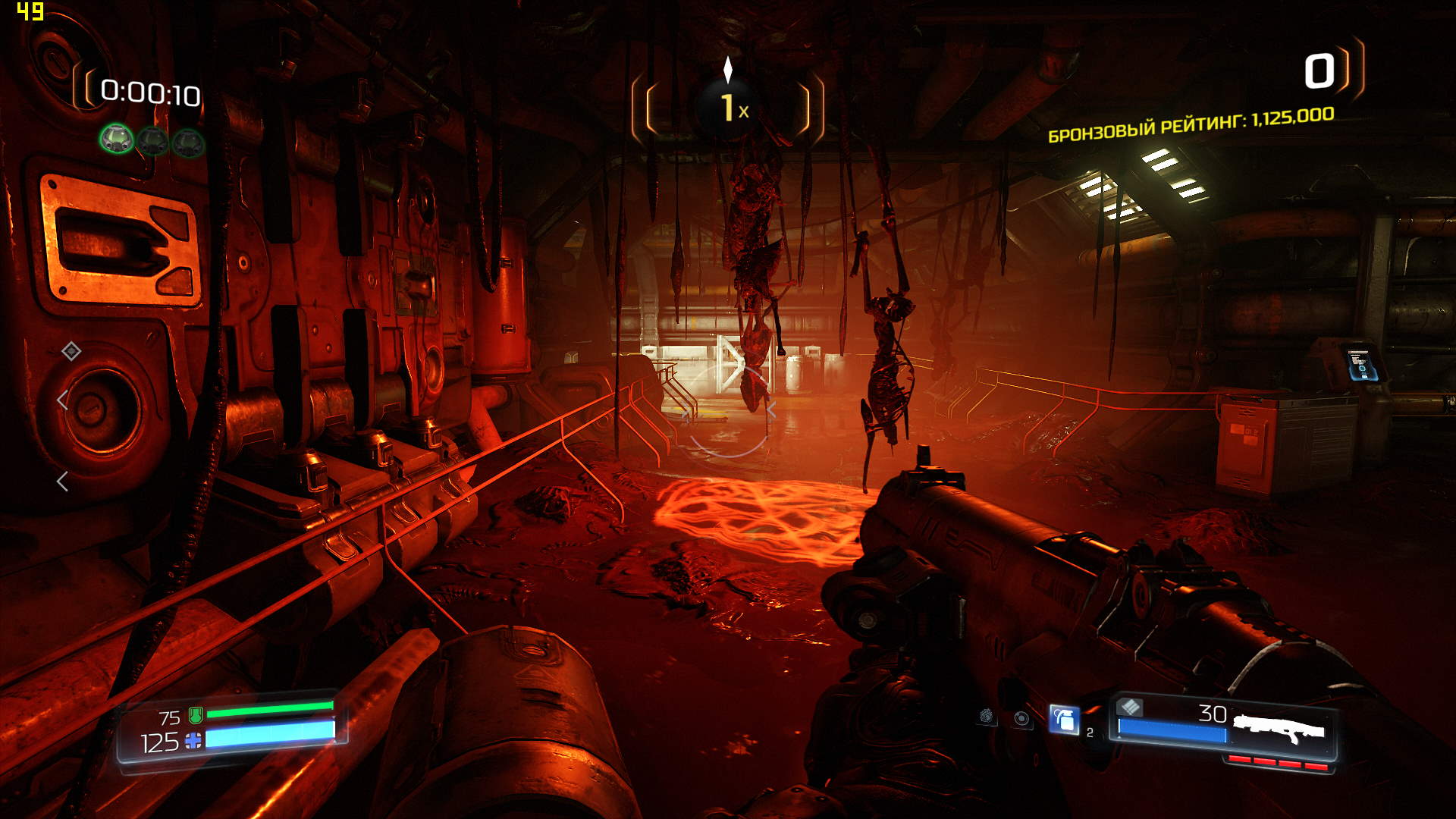Click the diamond objective marker at screen edge
The image size is (1456, 819).
click(x=71, y=351)
